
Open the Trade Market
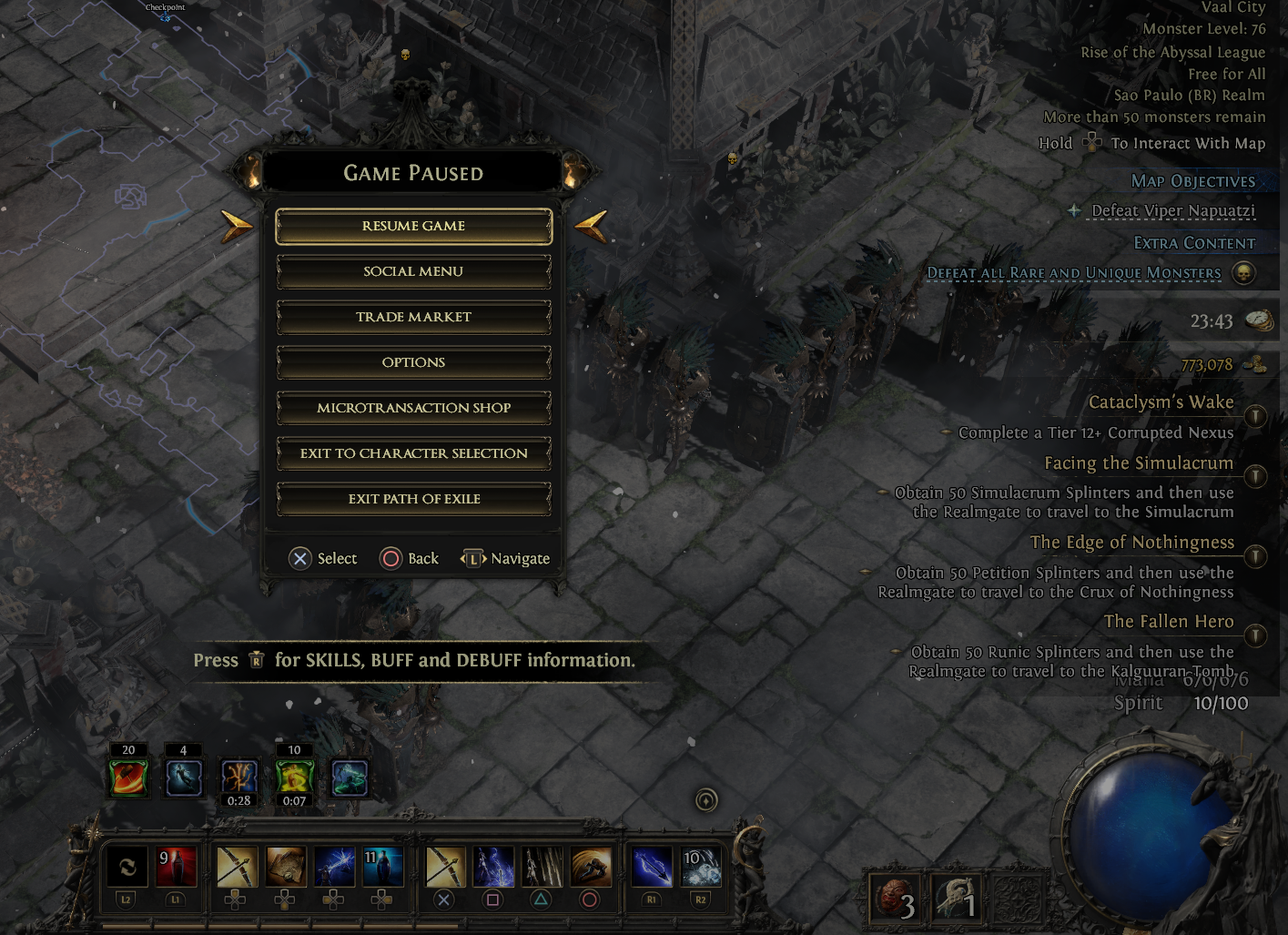pyautogui.click(x=413, y=317)
